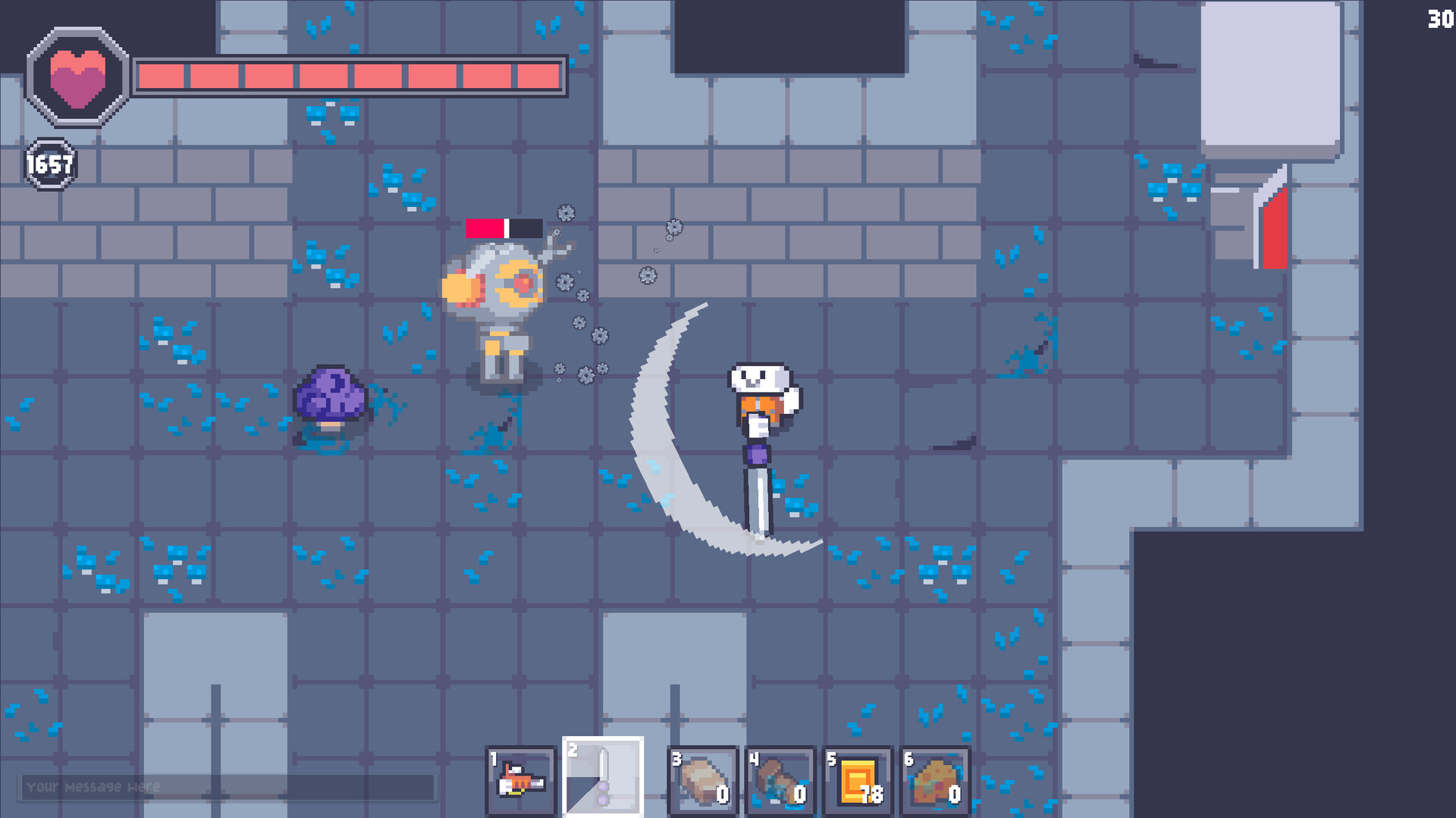Select the rock item in hotbar slot 3
1456x818 pixels.
(704, 779)
